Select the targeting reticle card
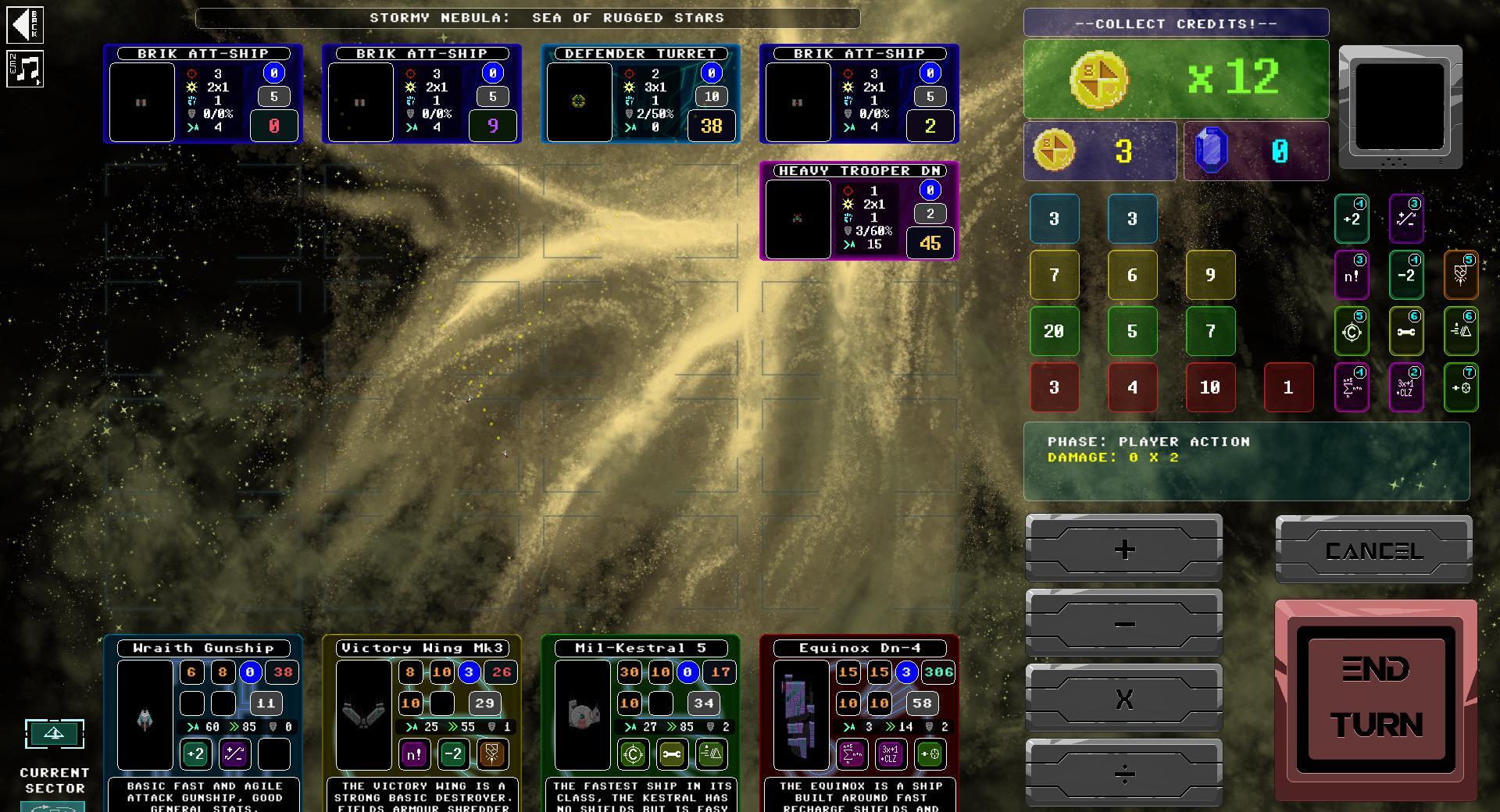The width and height of the screenshot is (1500, 812). [1352, 331]
